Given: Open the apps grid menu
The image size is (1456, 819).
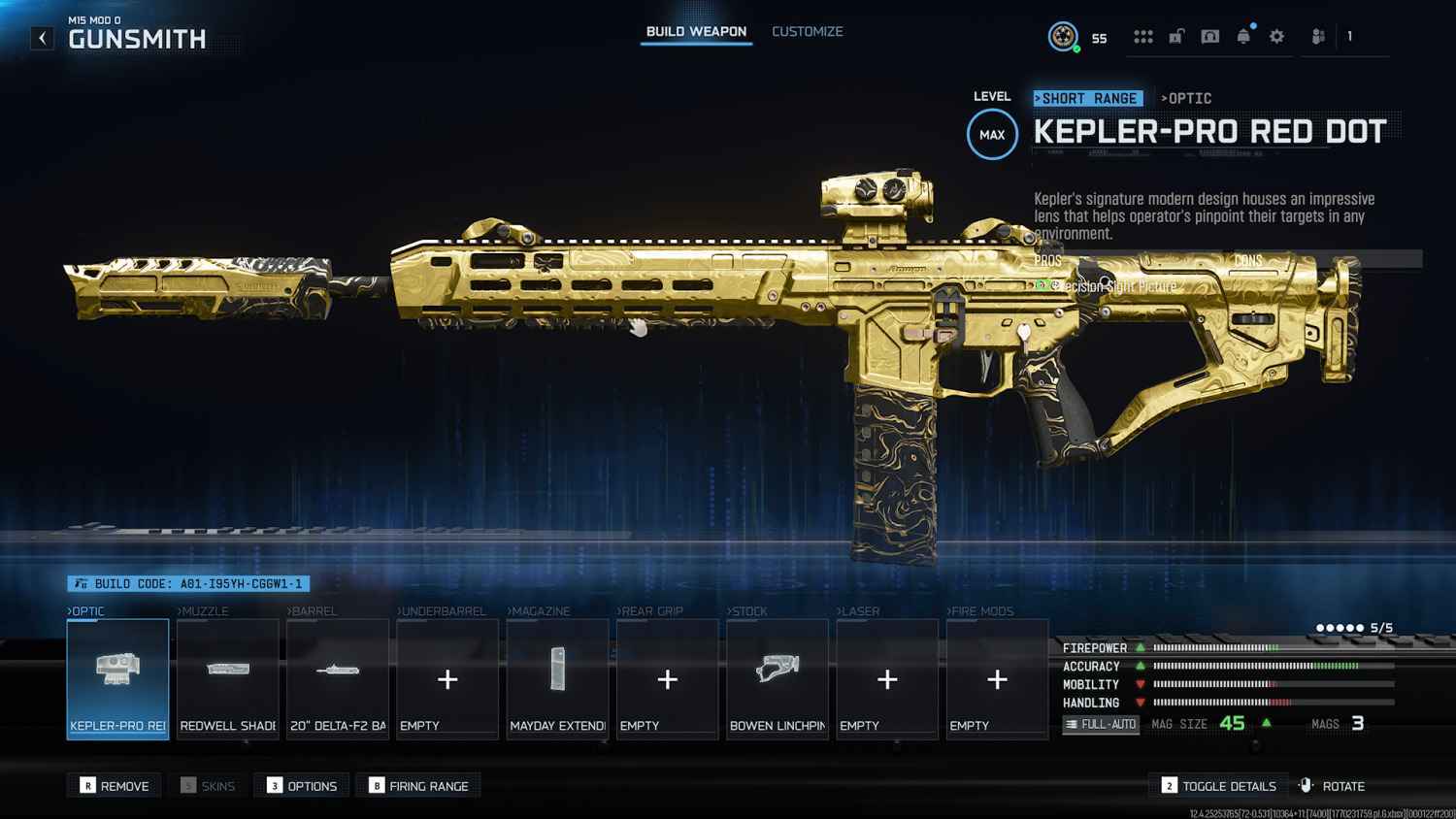Looking at the screenshot, I should pos(1143,36).
